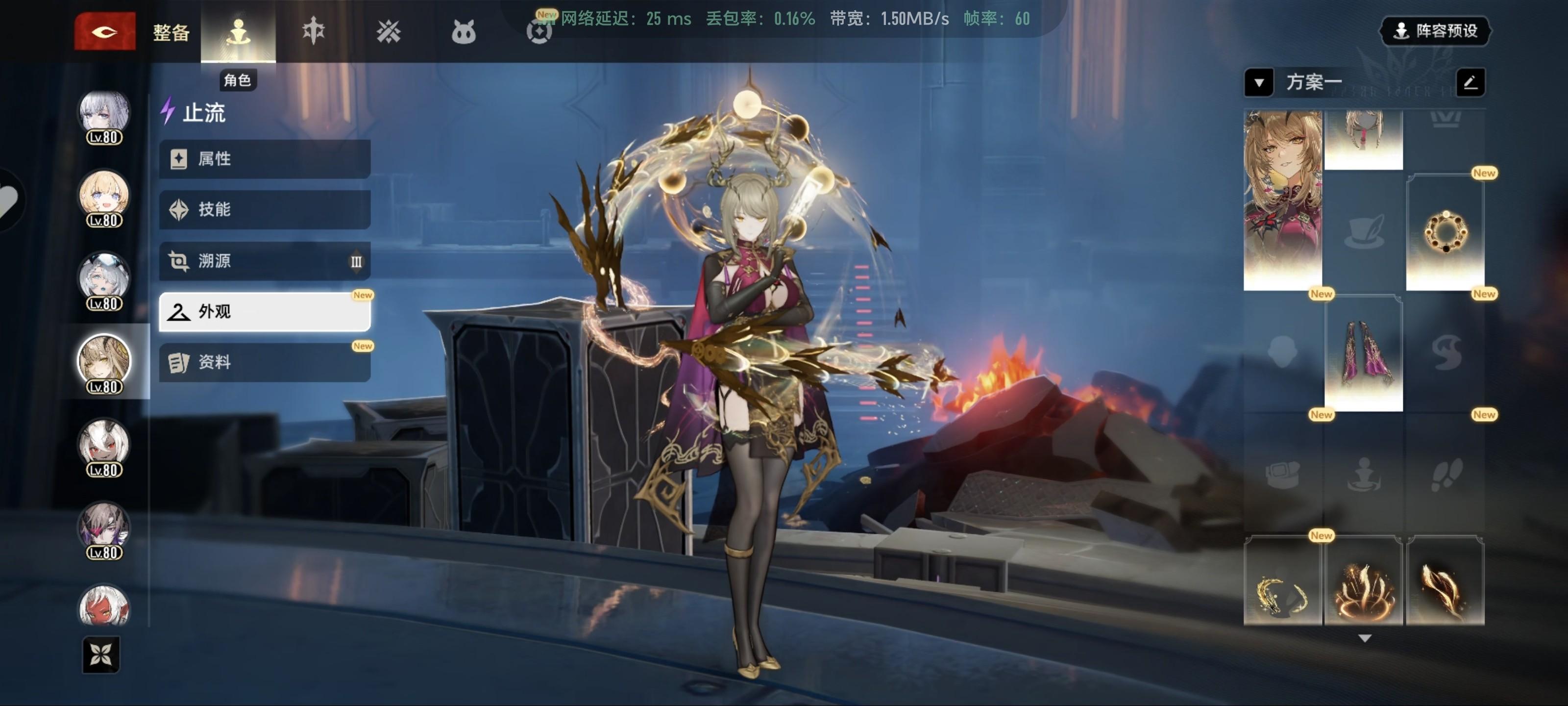This screenshot has width=1568, height=706.
Task: Select the red-skinned white-haired character portrait
Action: [x=104, y=605]
